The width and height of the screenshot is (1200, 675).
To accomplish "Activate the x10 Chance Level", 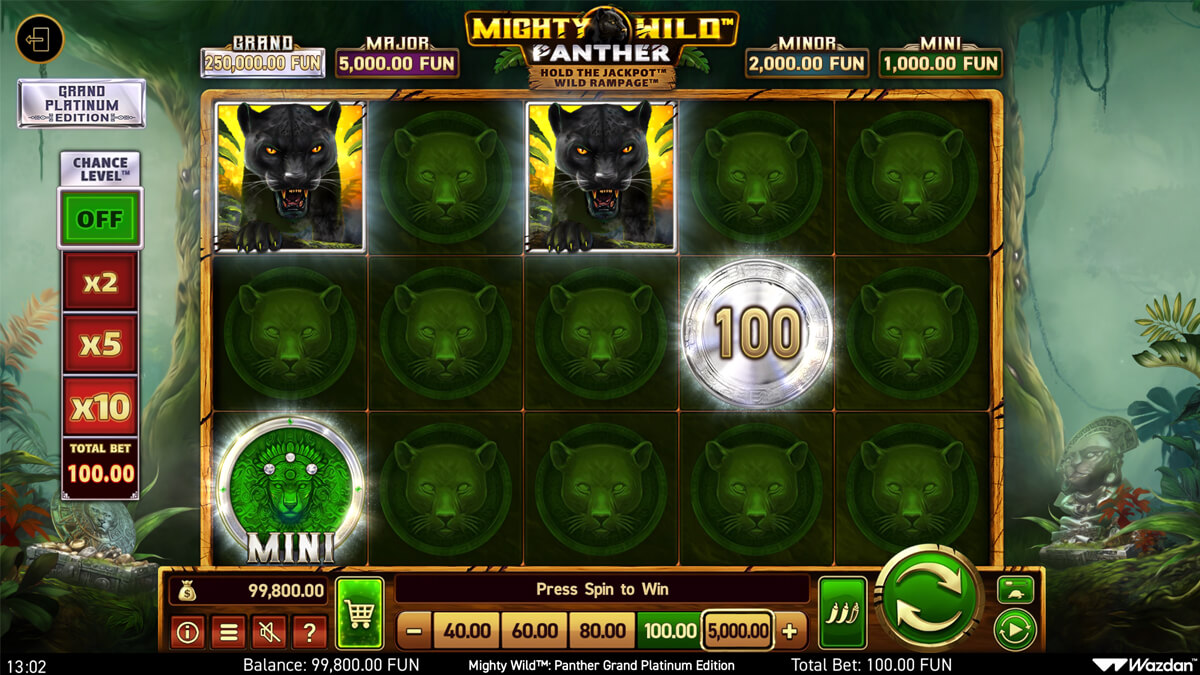I will (x=100, y=406).
